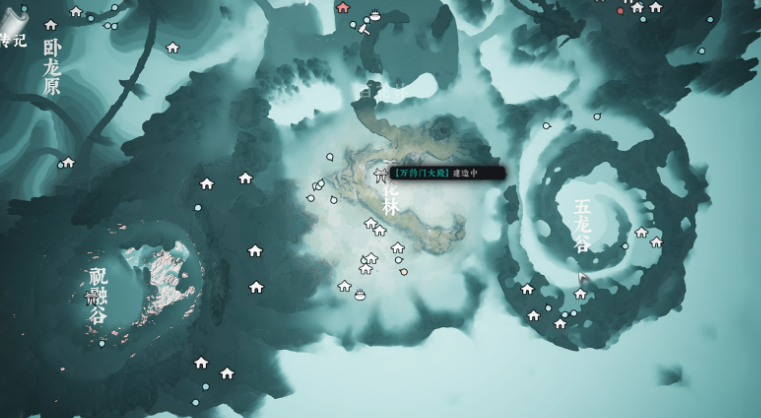The width and height of the screenshot is (761, 418).
Task: Select the 五龙谷 region label
Action: [582, 225]
